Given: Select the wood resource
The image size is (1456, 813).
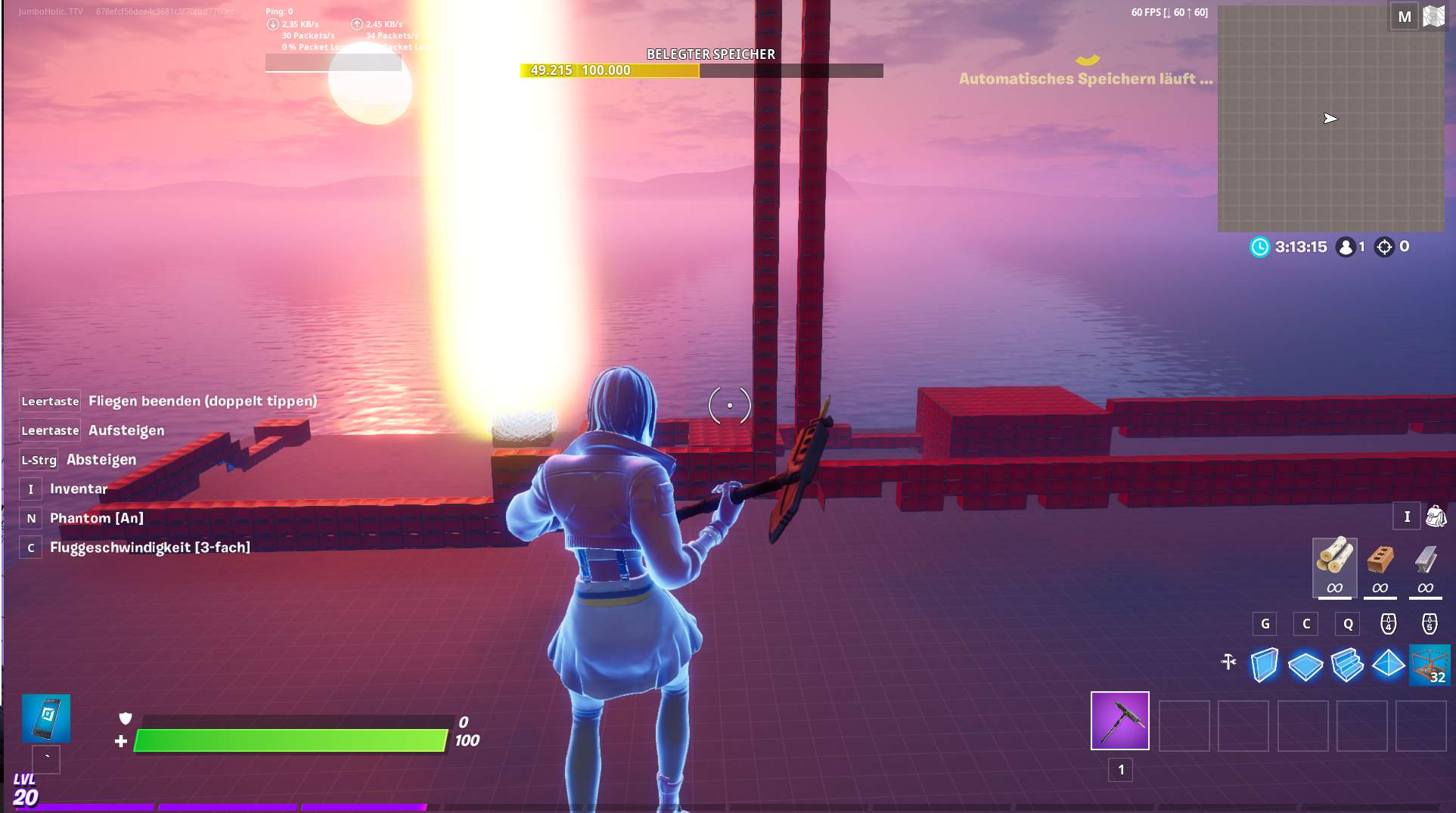Looking at the screenshot, I should [x=1335, y=561].
